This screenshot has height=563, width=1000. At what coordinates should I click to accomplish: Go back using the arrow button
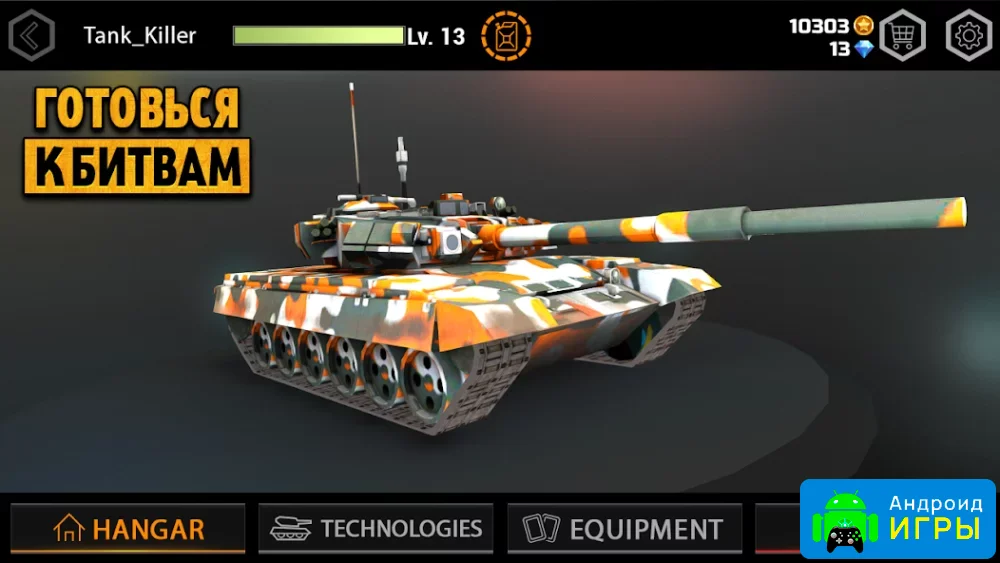[x=31, y=36]
